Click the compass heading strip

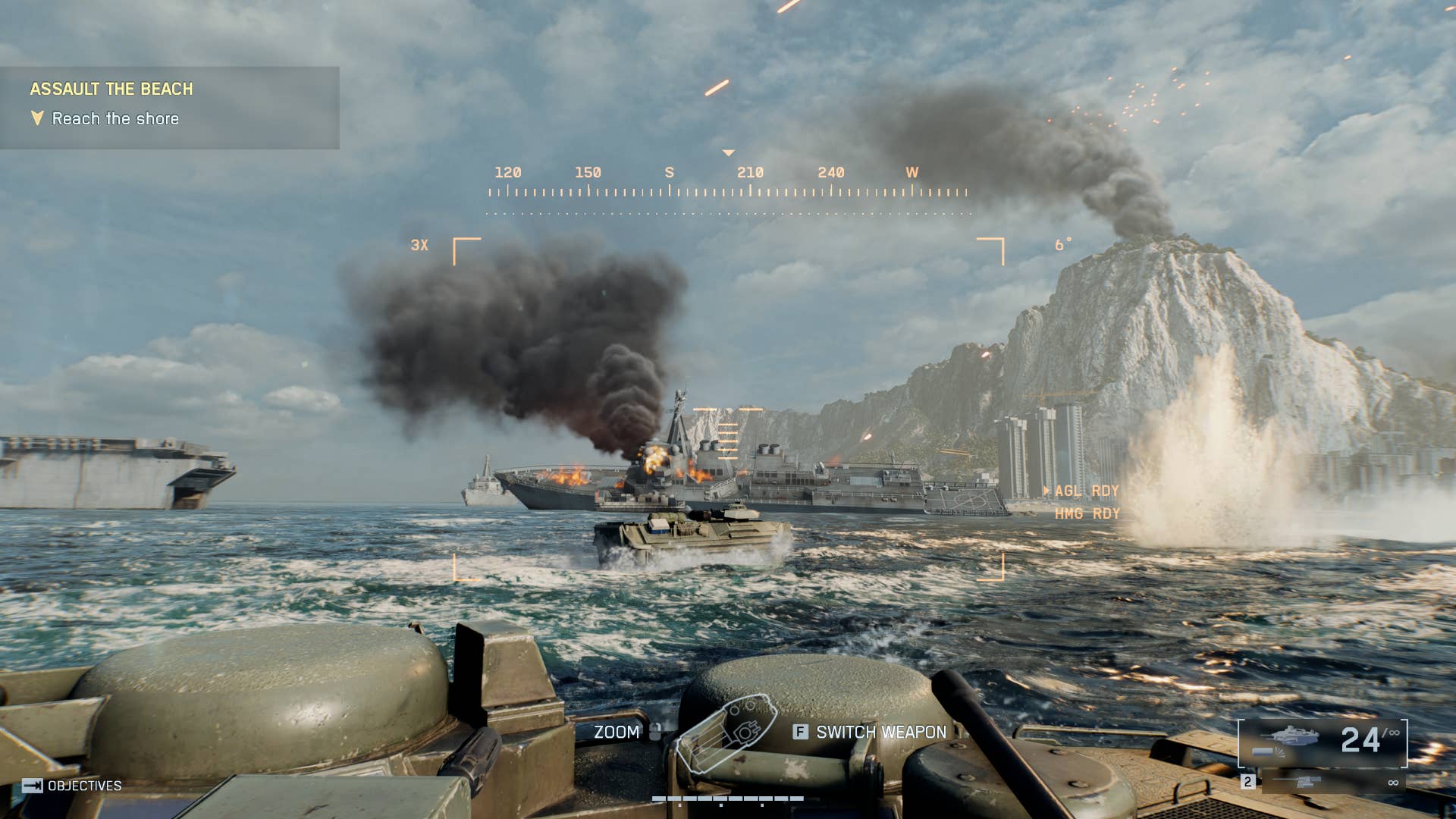pyautogui.click(x=728, y=184)
